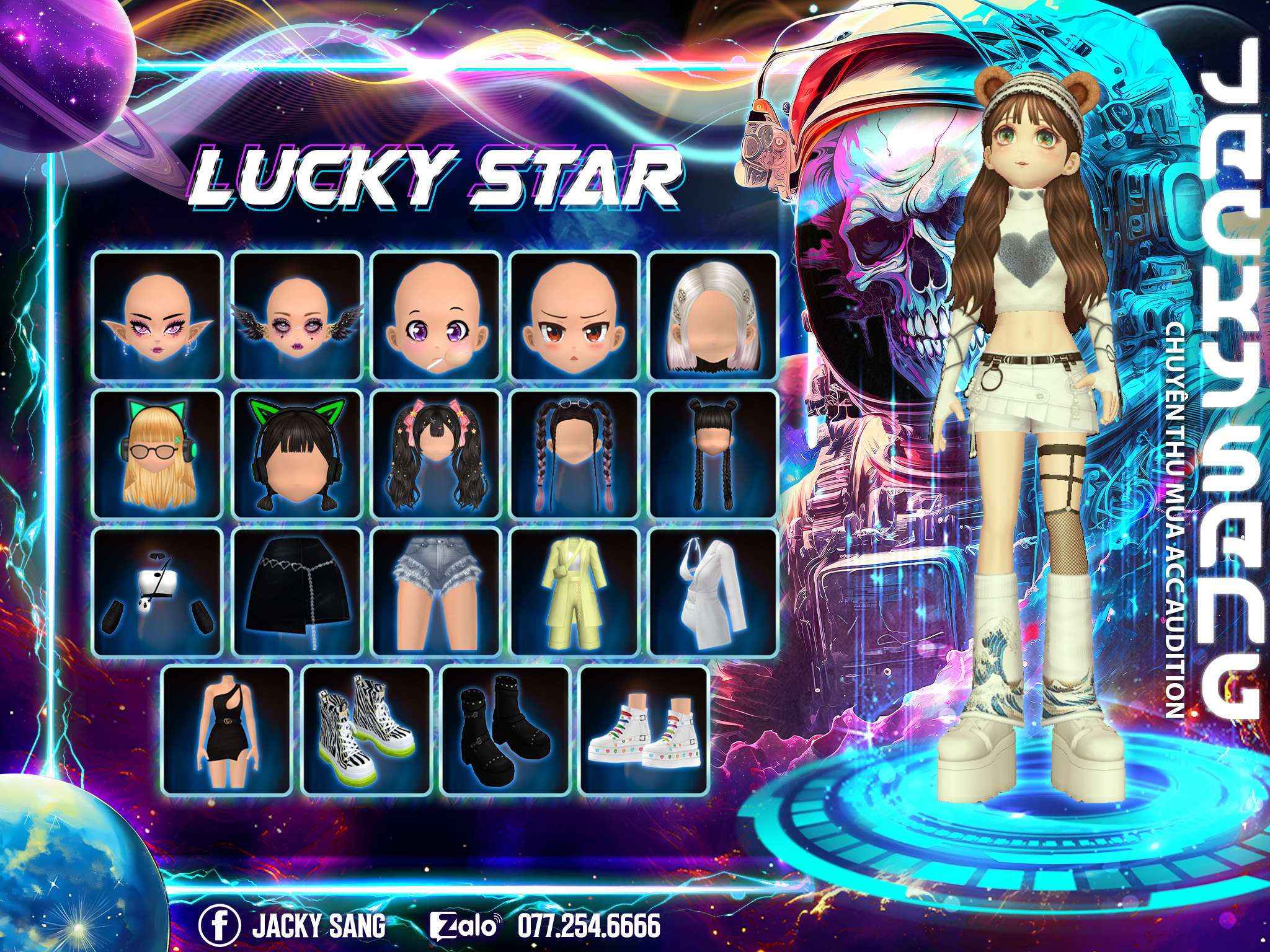Select the yellow coat outfit

click(x=575, y=593)
